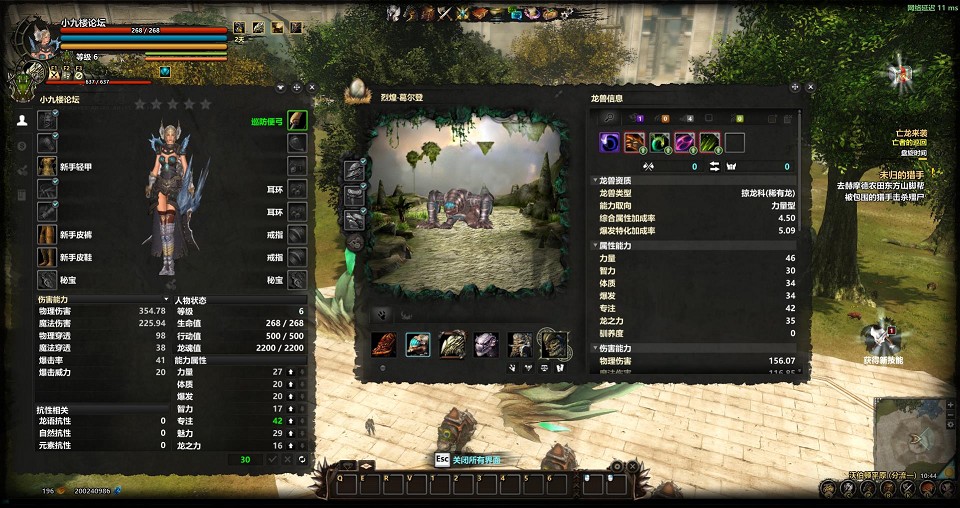
Task: Collapse the 属性能力 section header
Action: (597, 245)
